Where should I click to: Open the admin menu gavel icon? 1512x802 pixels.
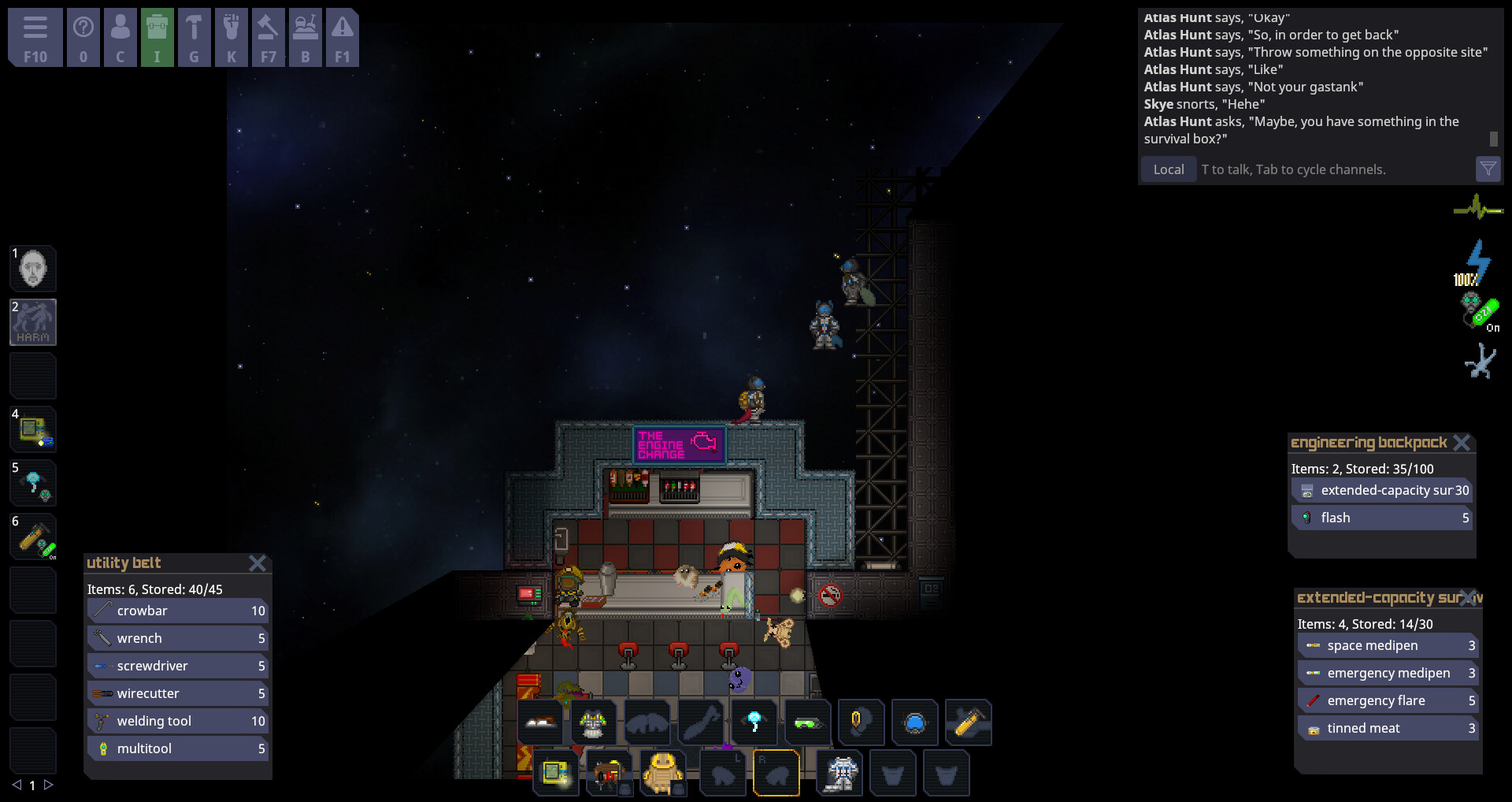coord(269,35)
